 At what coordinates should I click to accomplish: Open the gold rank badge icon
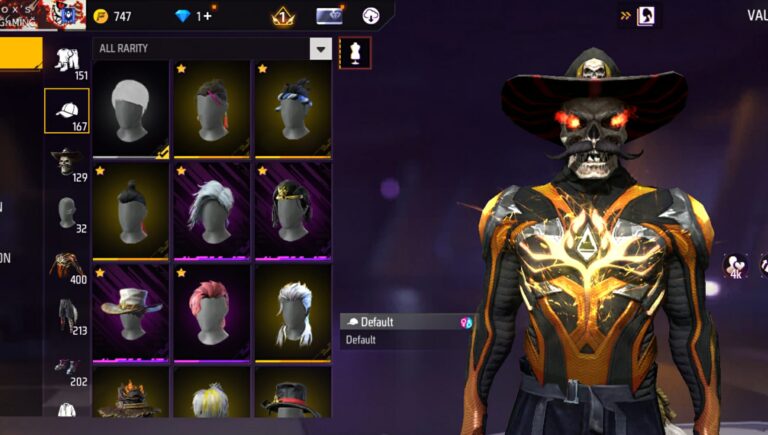coord(282,16)
